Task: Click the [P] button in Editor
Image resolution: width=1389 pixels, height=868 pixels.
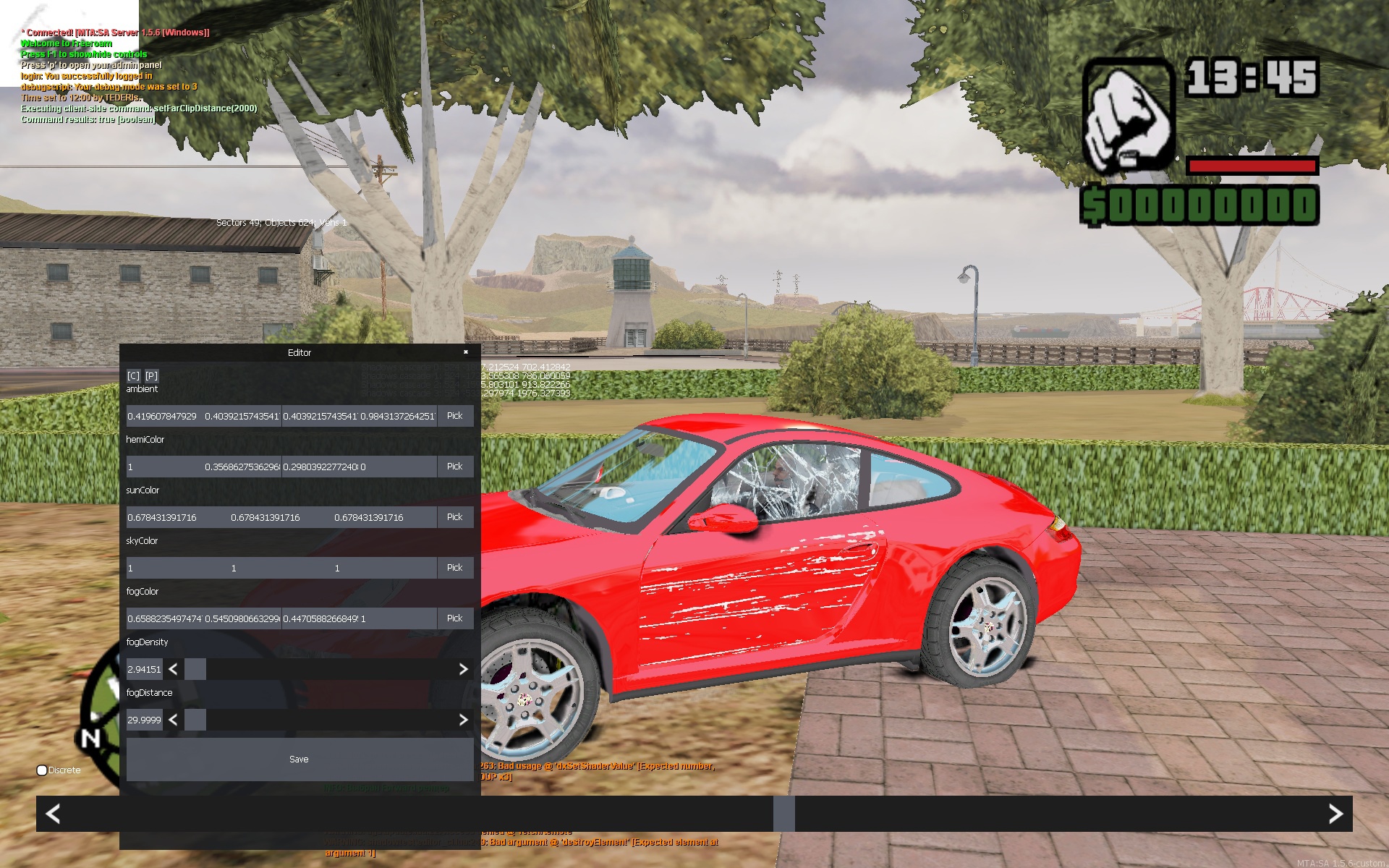Action: [x=151, y=375]
